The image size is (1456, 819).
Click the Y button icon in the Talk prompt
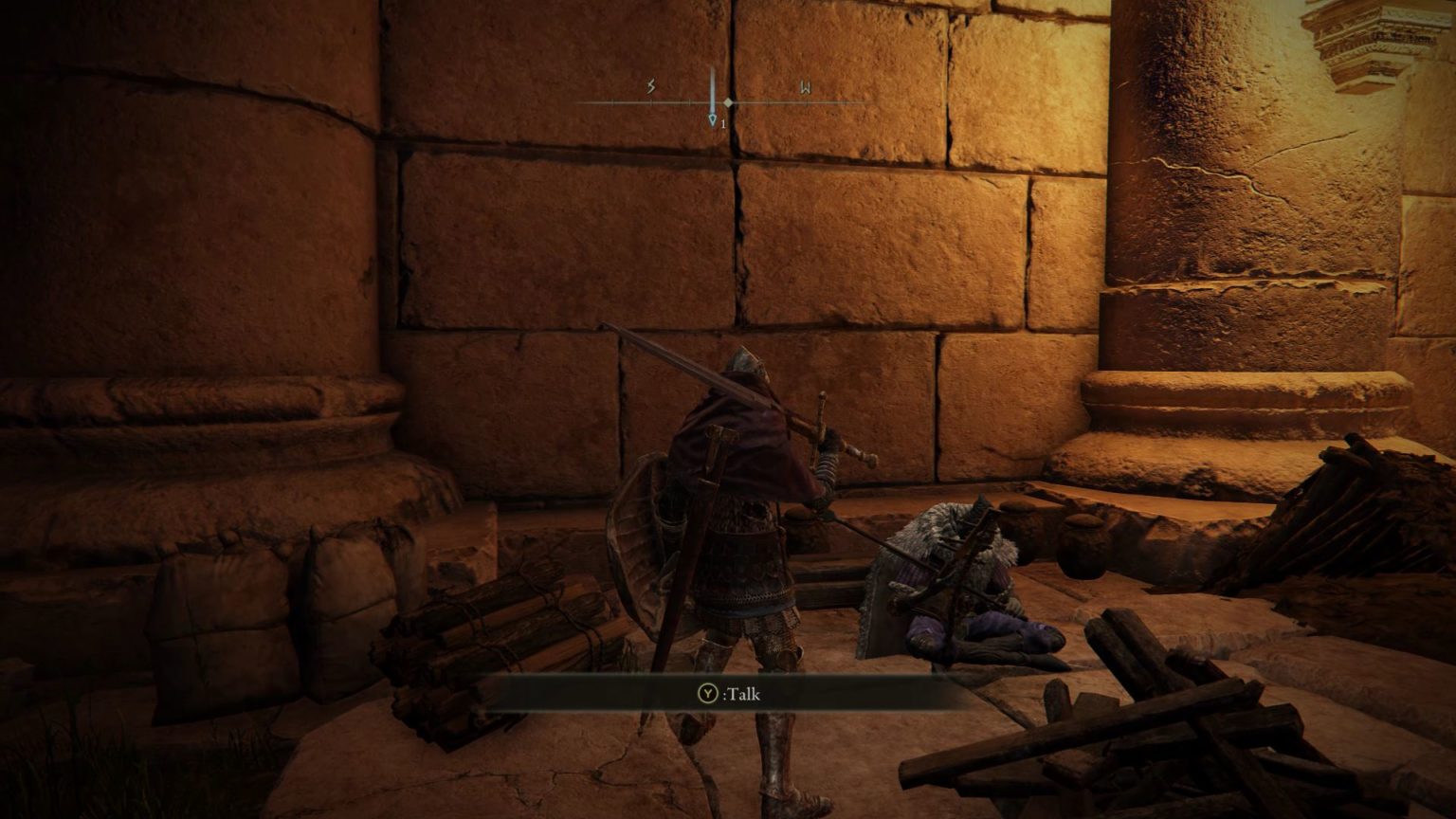[x=708, y=692]
